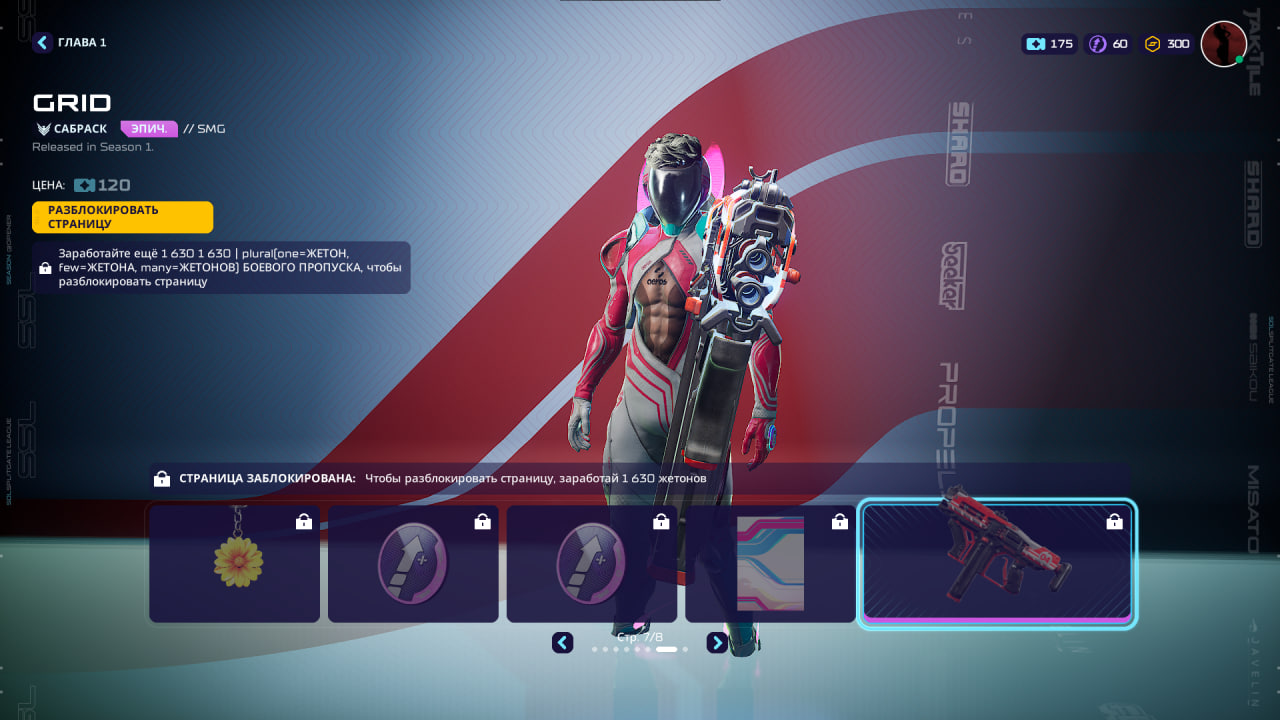The width and height of the screenshot is (1280, 720).
Task: Open the blue currency balance of 175
Action: tap(1049, 44)
